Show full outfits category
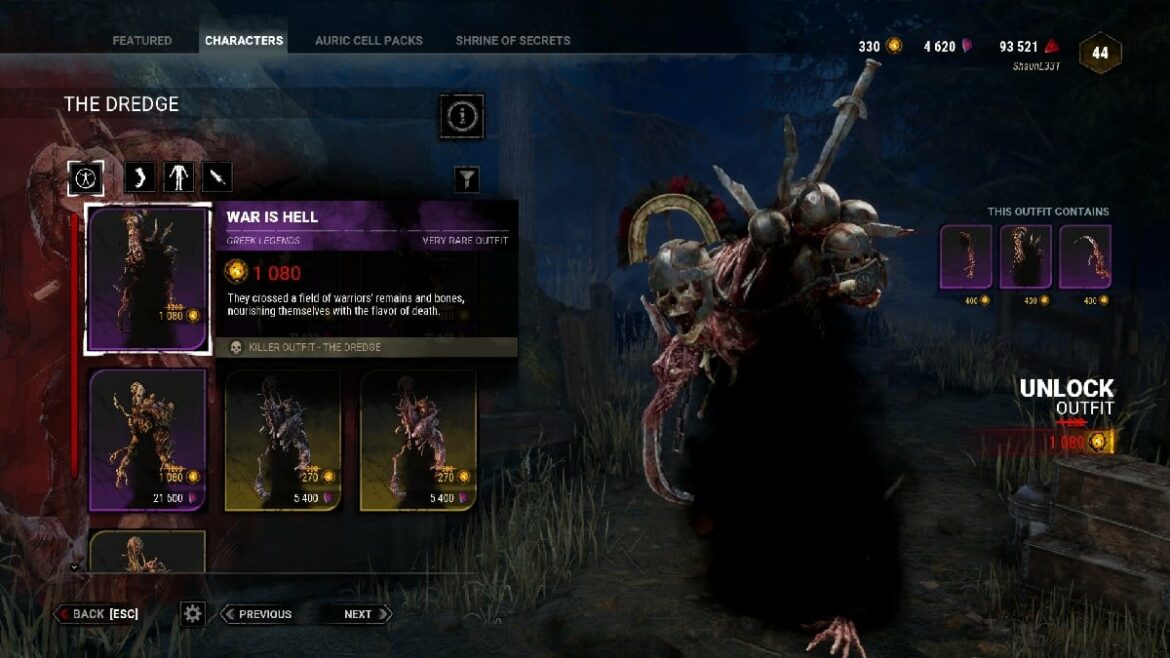 point(86,178)
